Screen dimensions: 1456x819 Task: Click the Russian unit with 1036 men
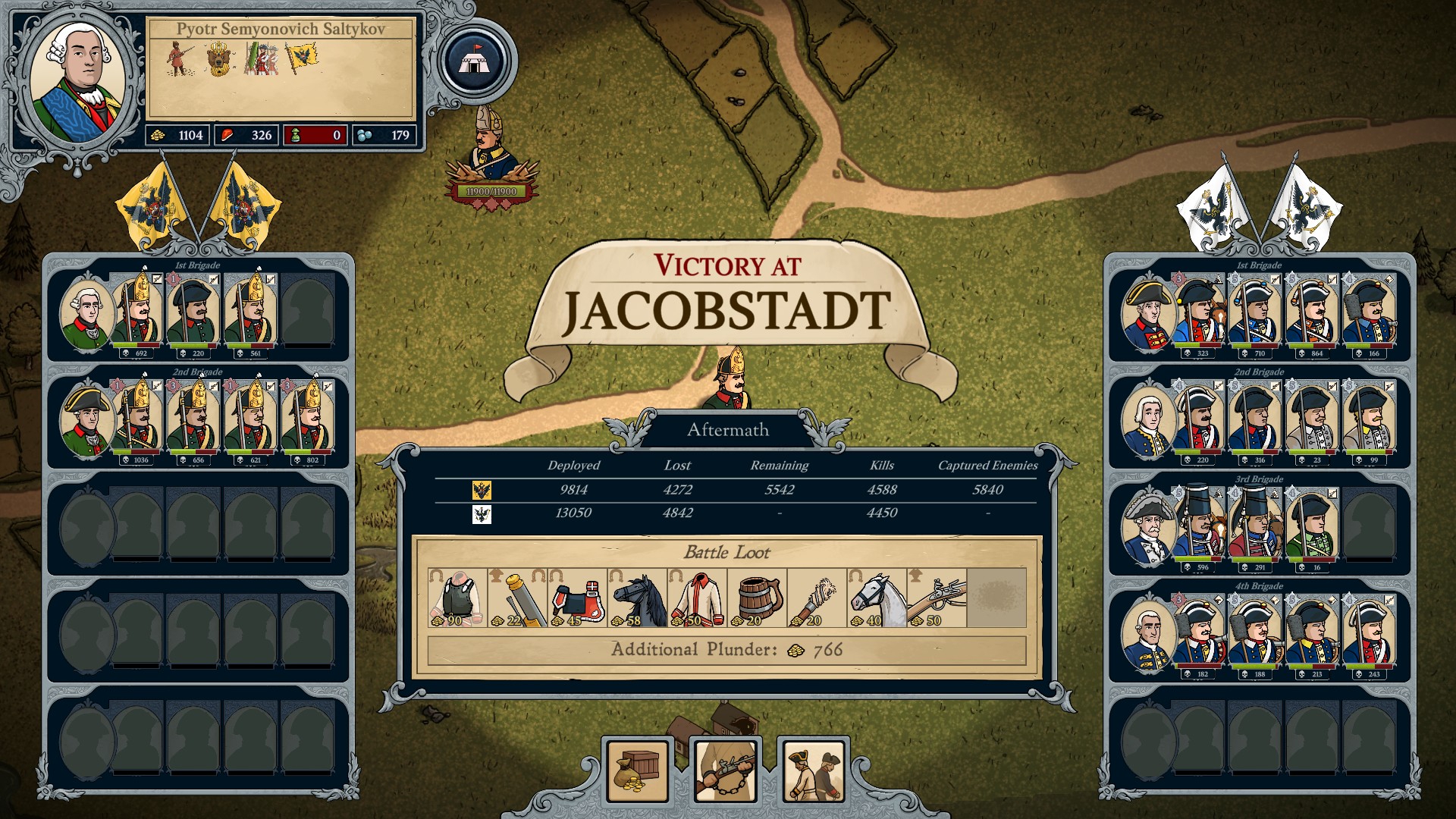tap(137, 420)
